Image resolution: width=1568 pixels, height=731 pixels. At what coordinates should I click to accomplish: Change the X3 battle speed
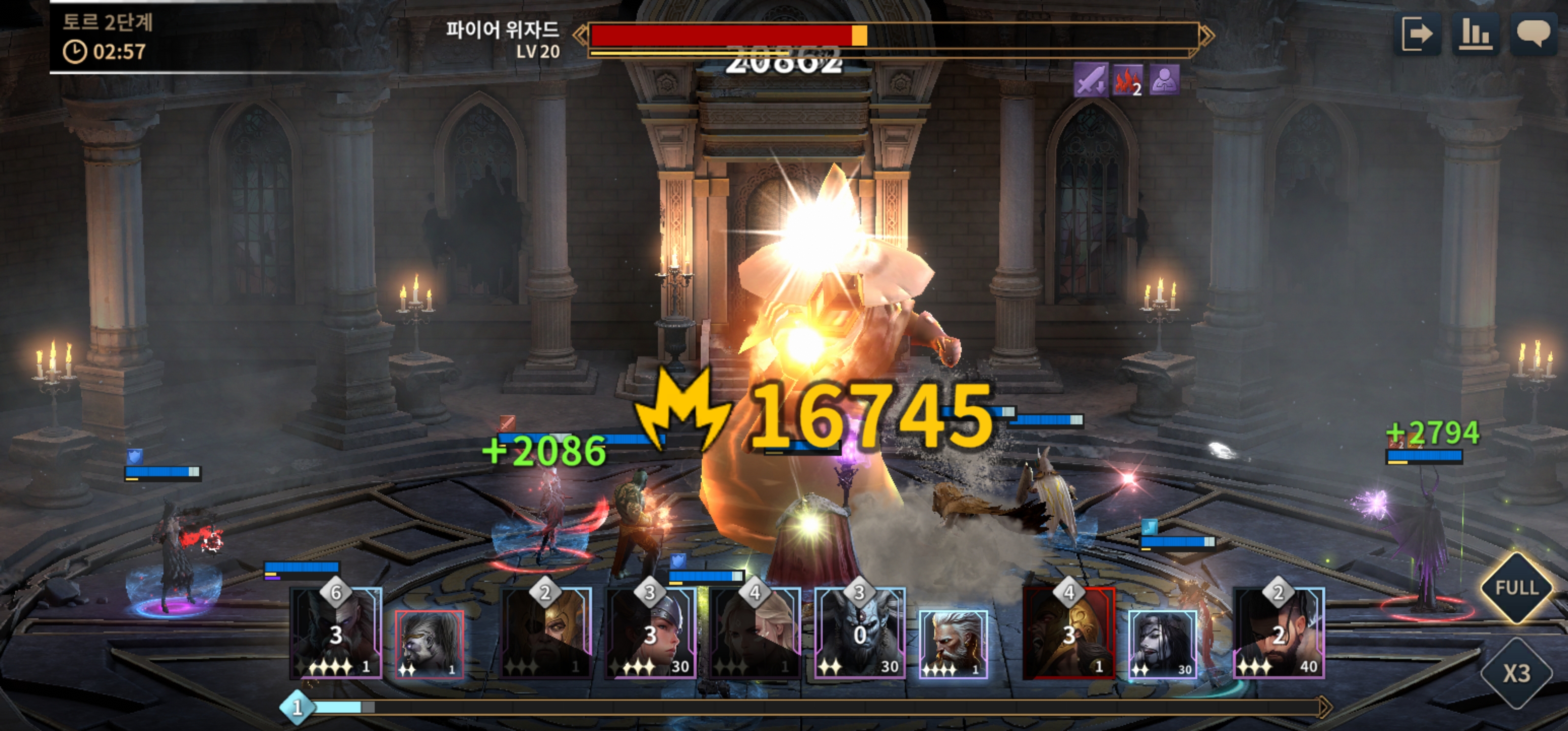pos(1516,673)
